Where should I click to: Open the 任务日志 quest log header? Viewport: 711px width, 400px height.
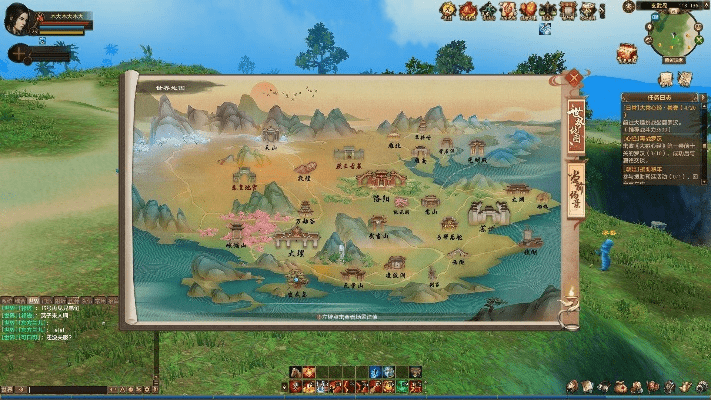[657, 97]
